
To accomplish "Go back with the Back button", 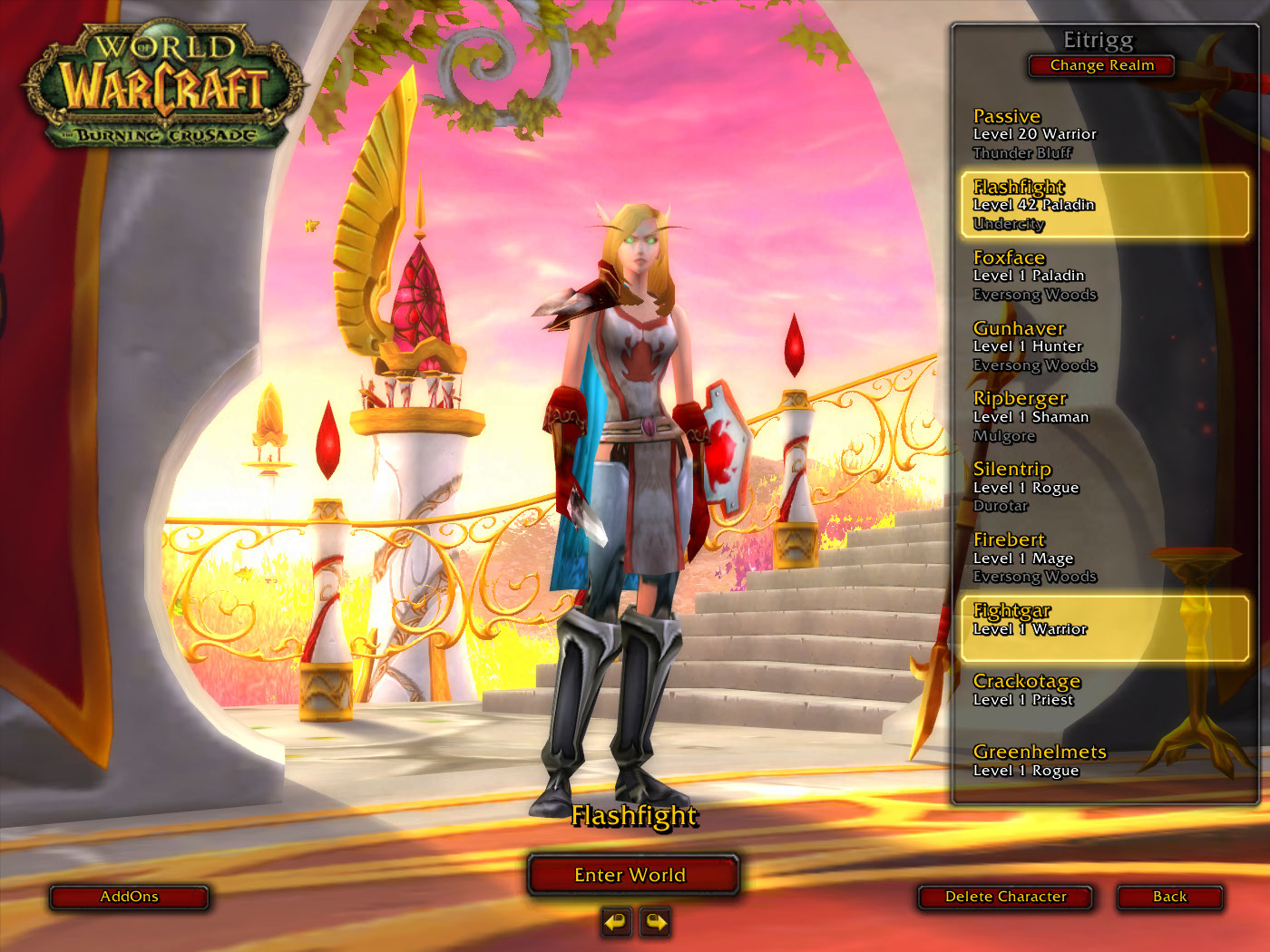I will tap(1169, 897).
